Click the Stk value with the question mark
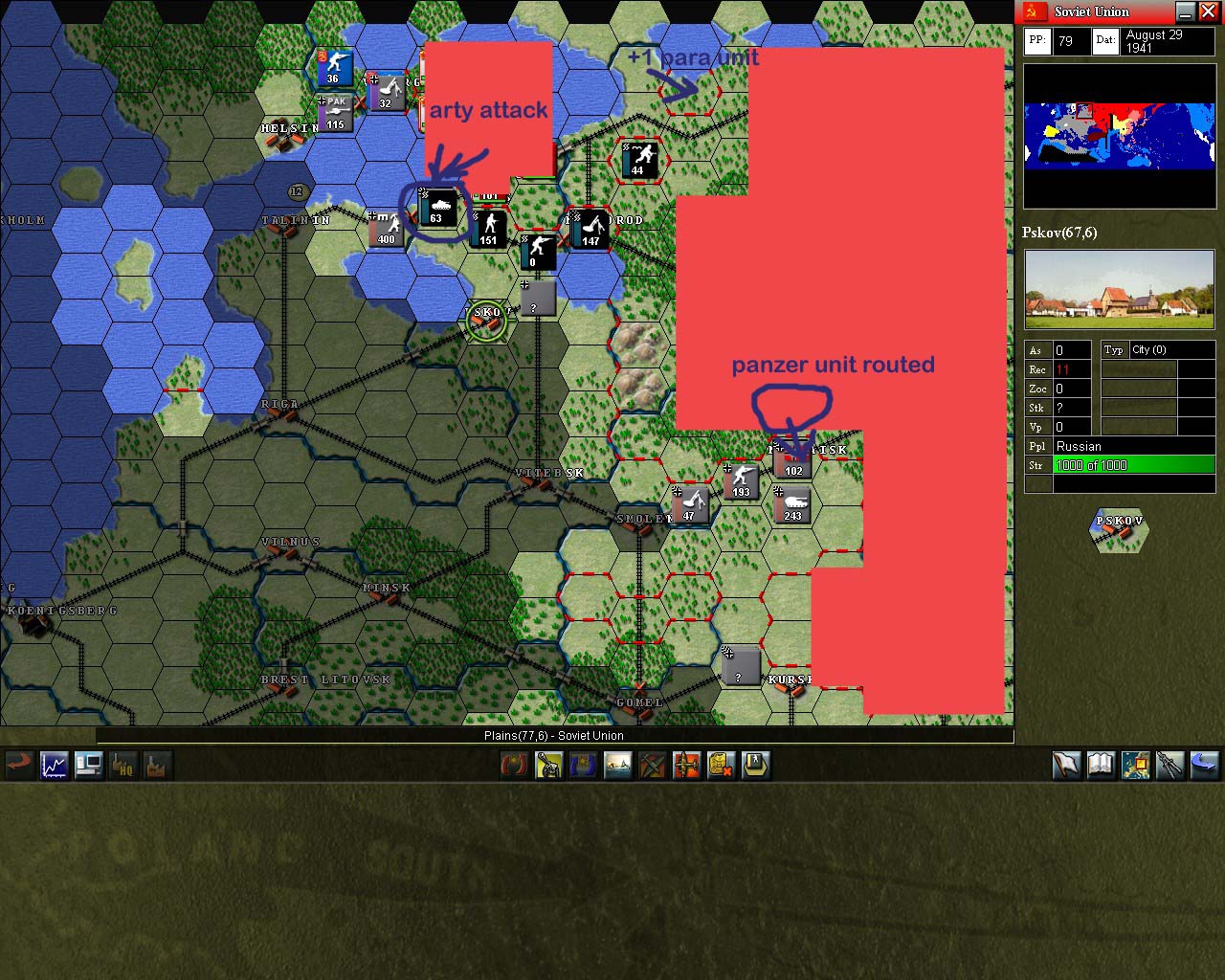 click(1062, 408)
